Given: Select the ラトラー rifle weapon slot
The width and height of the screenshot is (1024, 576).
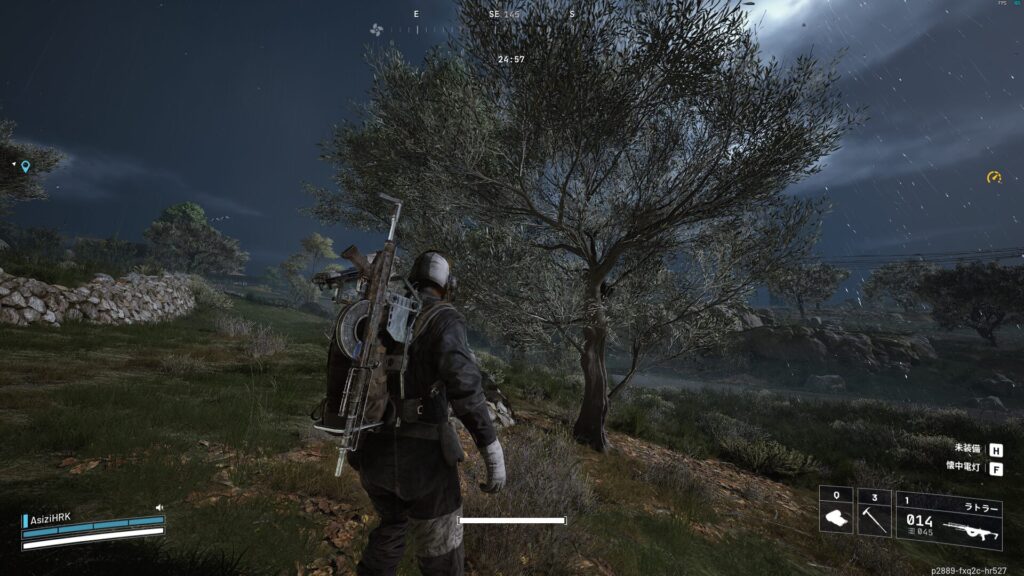Looking at the screenshot, I should pos(948,521).
